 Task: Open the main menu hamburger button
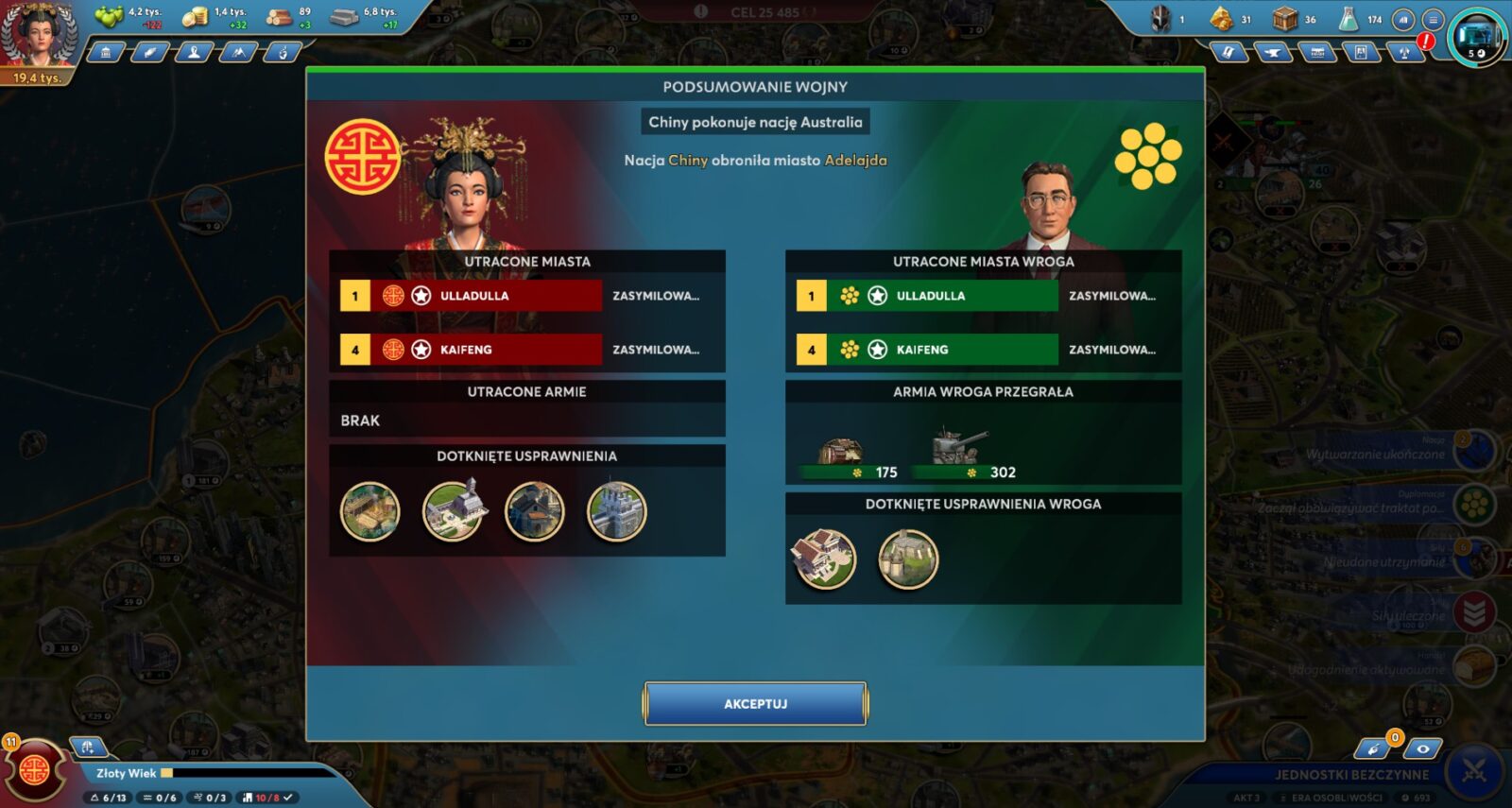click(1434, 19)
